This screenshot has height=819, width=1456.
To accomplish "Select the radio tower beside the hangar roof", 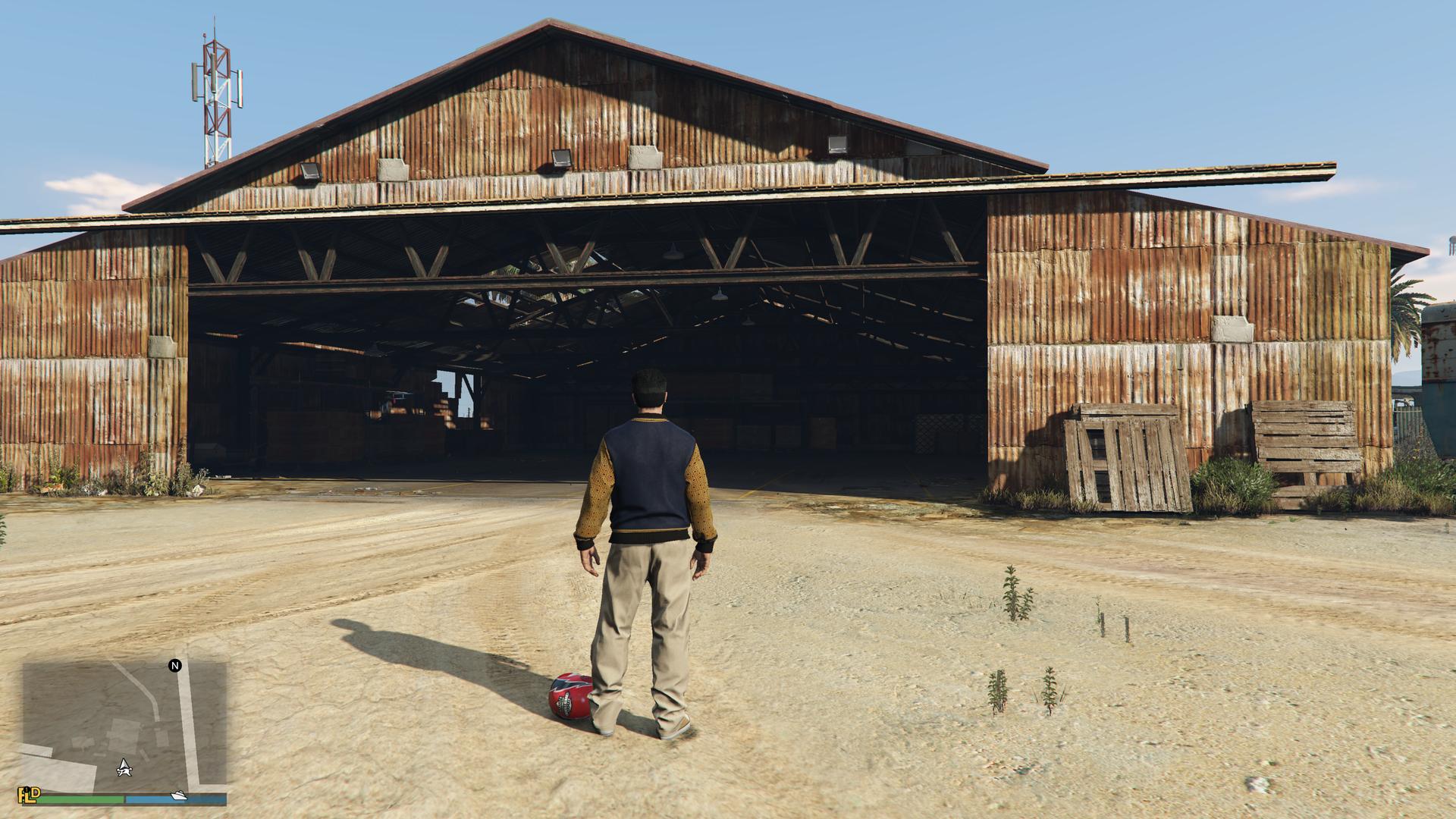I will tap(215, 91).
